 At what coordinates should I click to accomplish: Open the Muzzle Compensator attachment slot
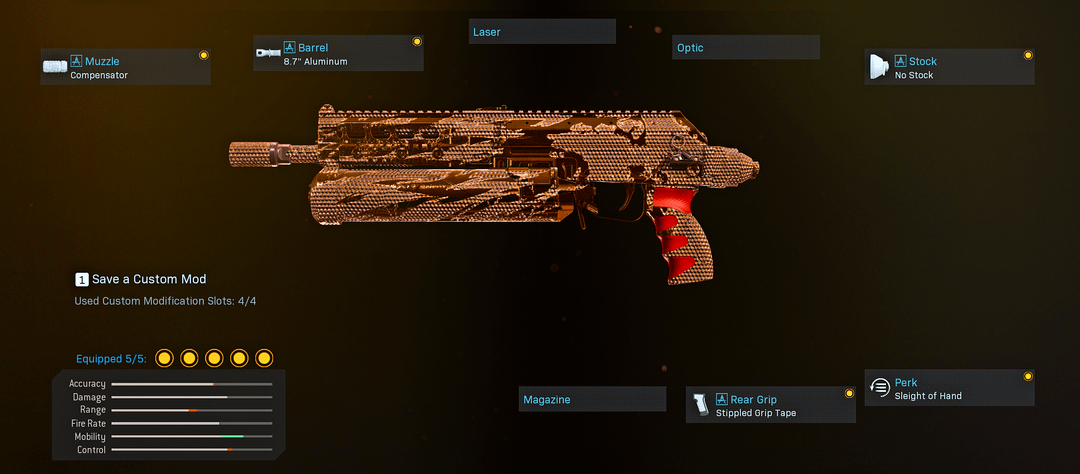(x=125, y=67)
